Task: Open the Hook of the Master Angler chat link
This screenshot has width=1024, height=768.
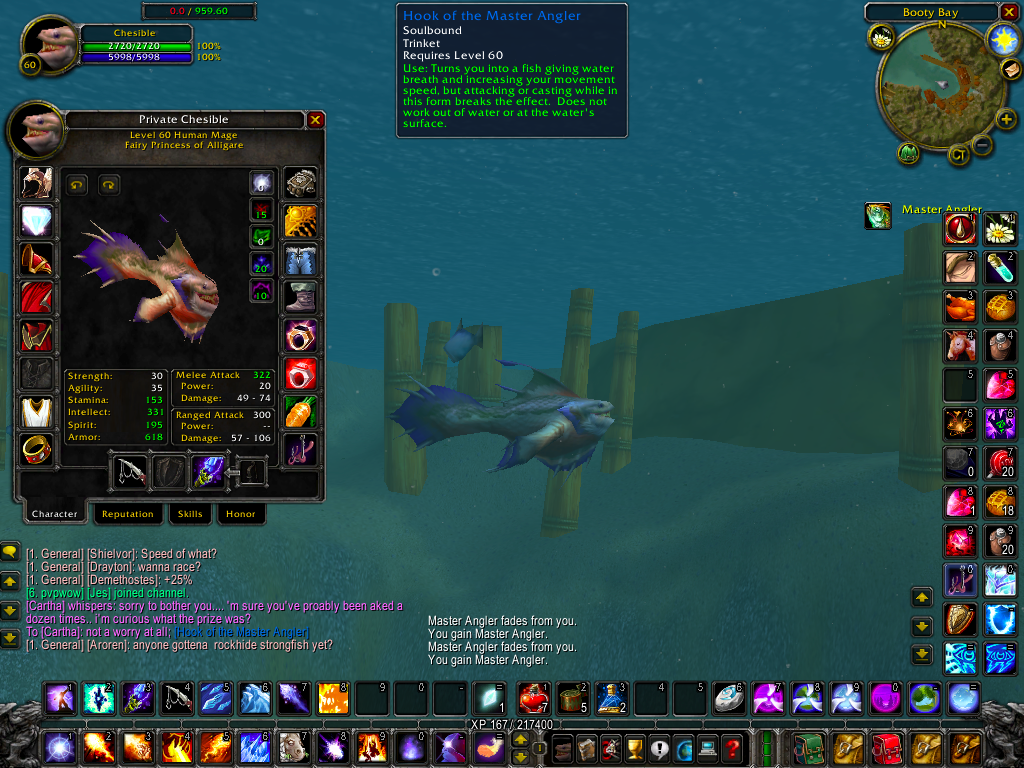Action: click(x=241, y=632)
